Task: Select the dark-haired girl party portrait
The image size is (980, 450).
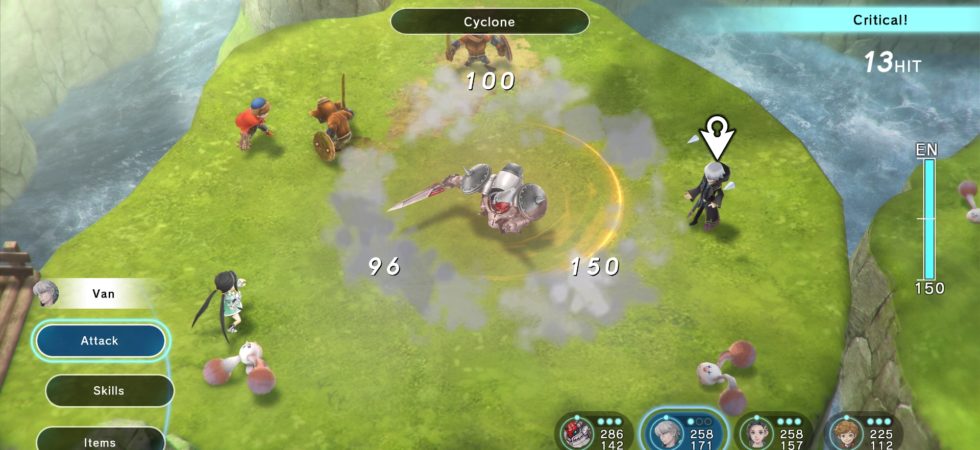Action: tap(756, 432)
